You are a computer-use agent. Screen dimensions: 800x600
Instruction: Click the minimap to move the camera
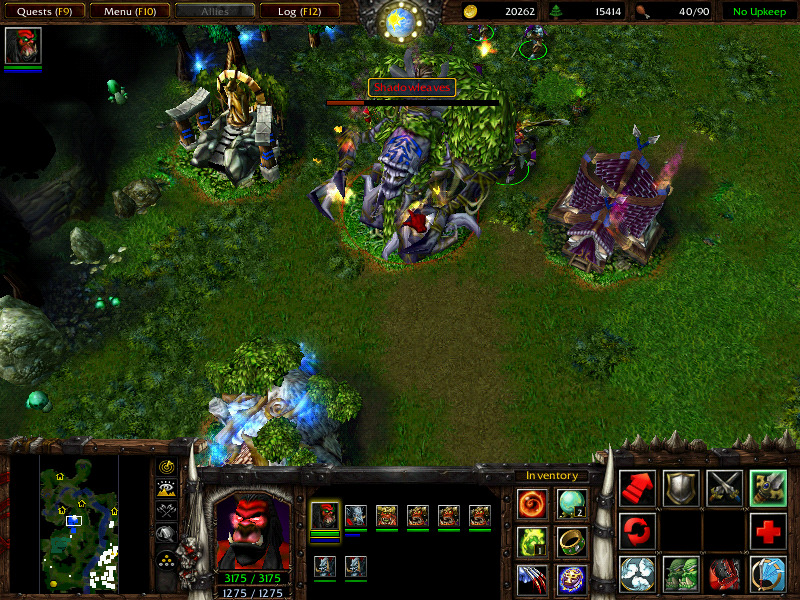(79, 522)
